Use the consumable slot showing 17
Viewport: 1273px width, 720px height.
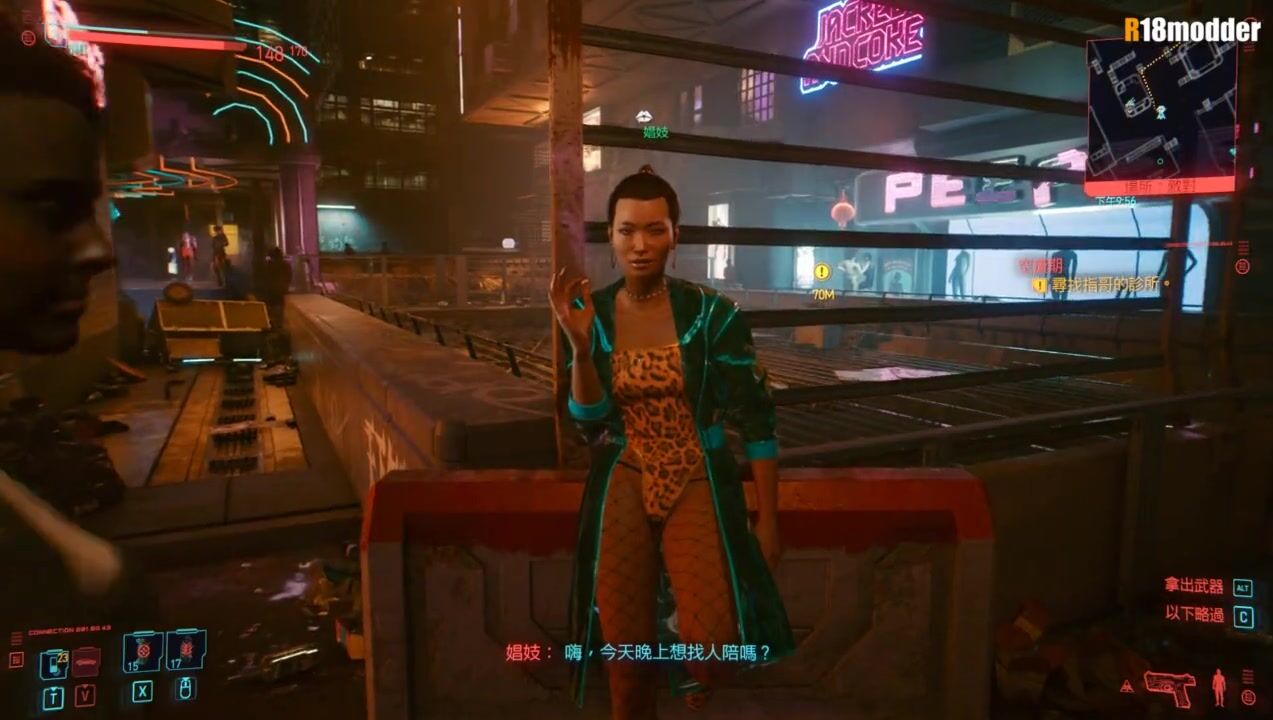186,650
